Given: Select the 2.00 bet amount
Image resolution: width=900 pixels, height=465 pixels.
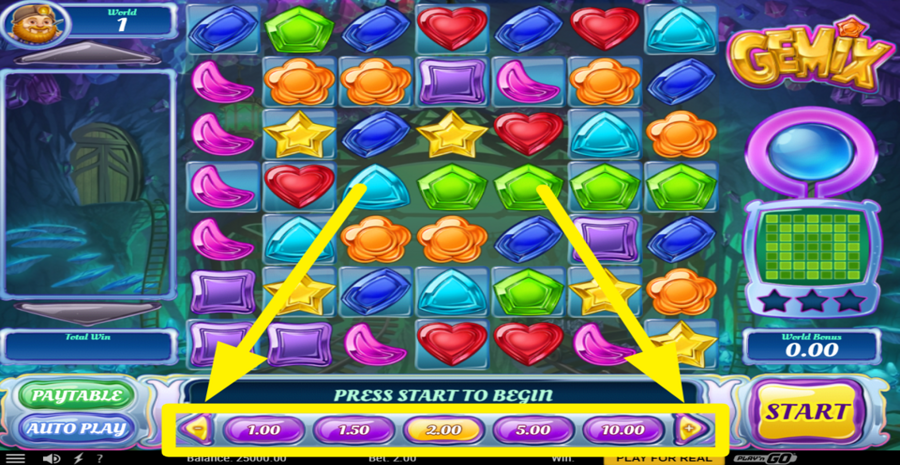Looking at the screenshot, I should [x=443, y=430].
